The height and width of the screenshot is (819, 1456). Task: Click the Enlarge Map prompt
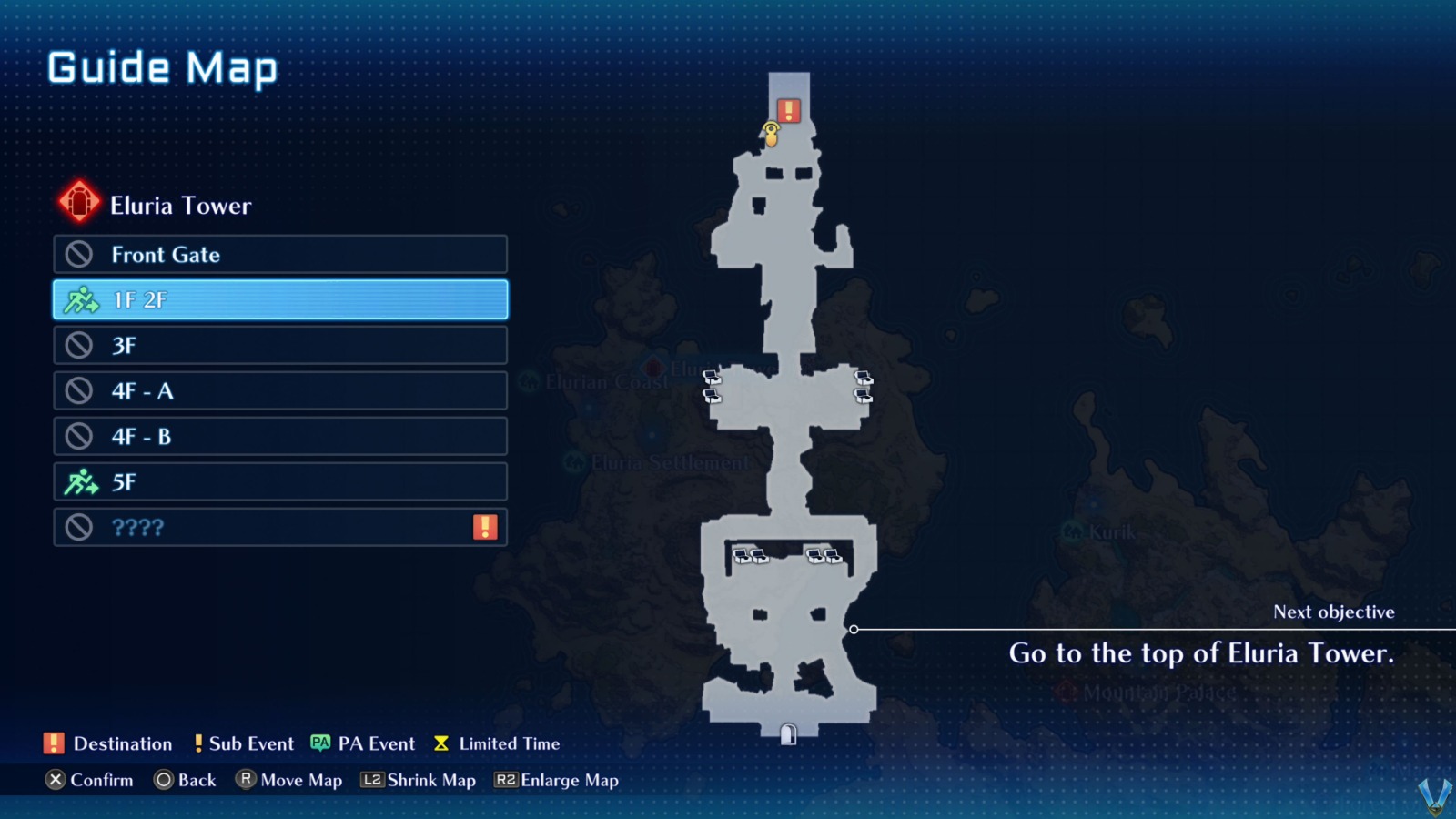(556, 780)
